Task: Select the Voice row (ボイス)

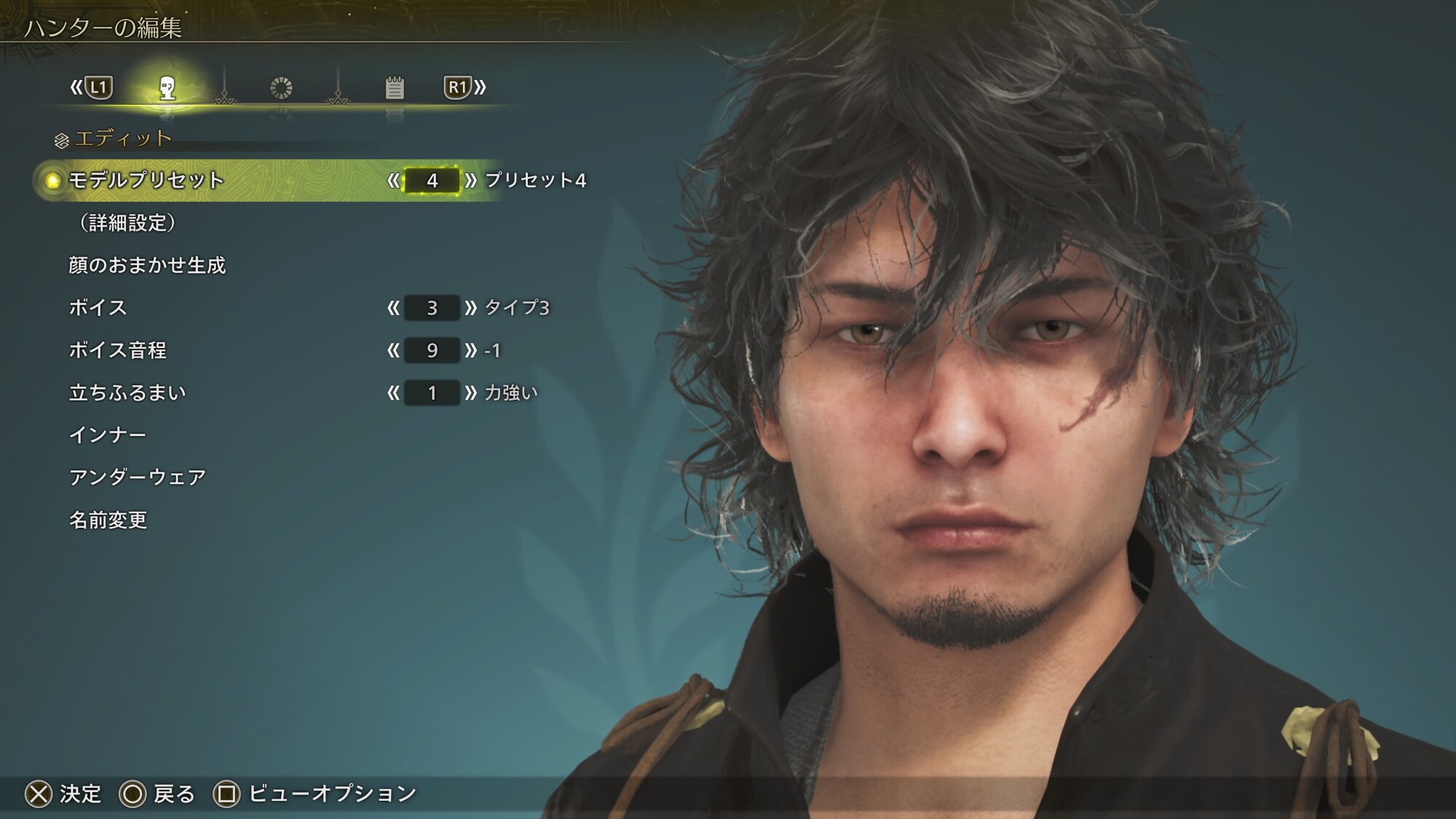Action: (98, 308)
